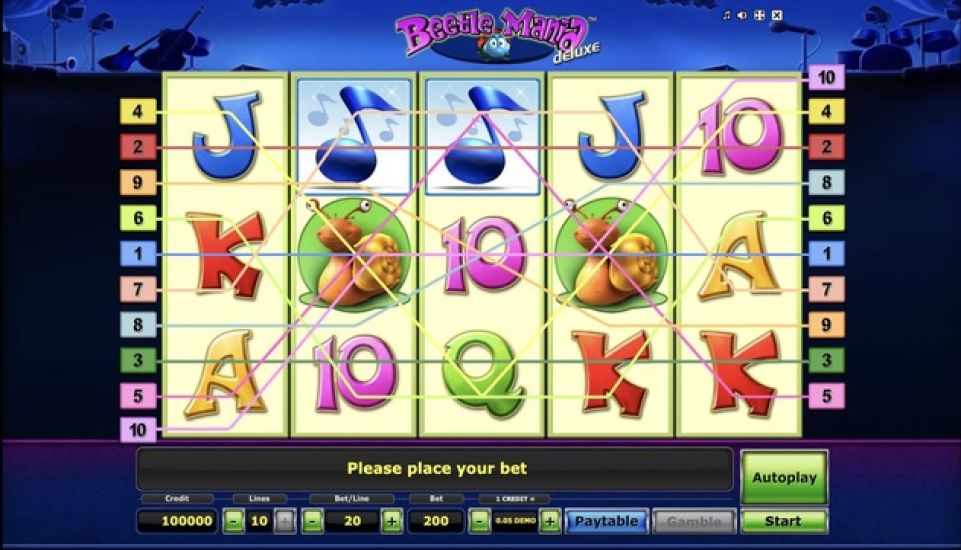Toggle the sound speaker icon

click(742, 15)
